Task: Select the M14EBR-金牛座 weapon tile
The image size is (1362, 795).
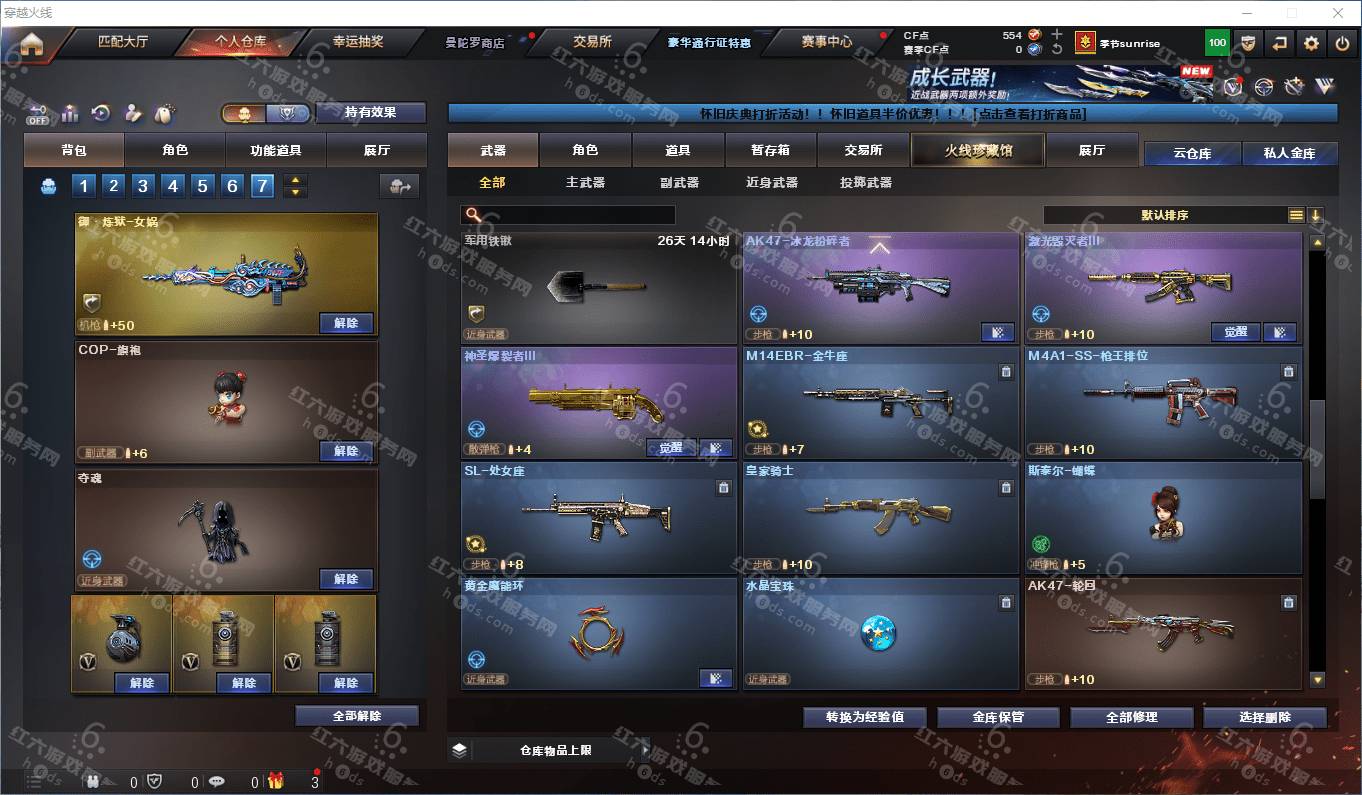Action: pyautogui.click(x=880, y=402)
